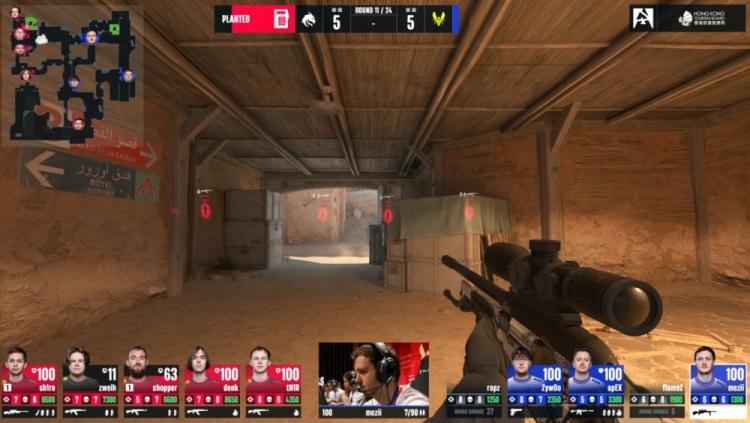Open mezii's player webcam feed

(373, 373)
